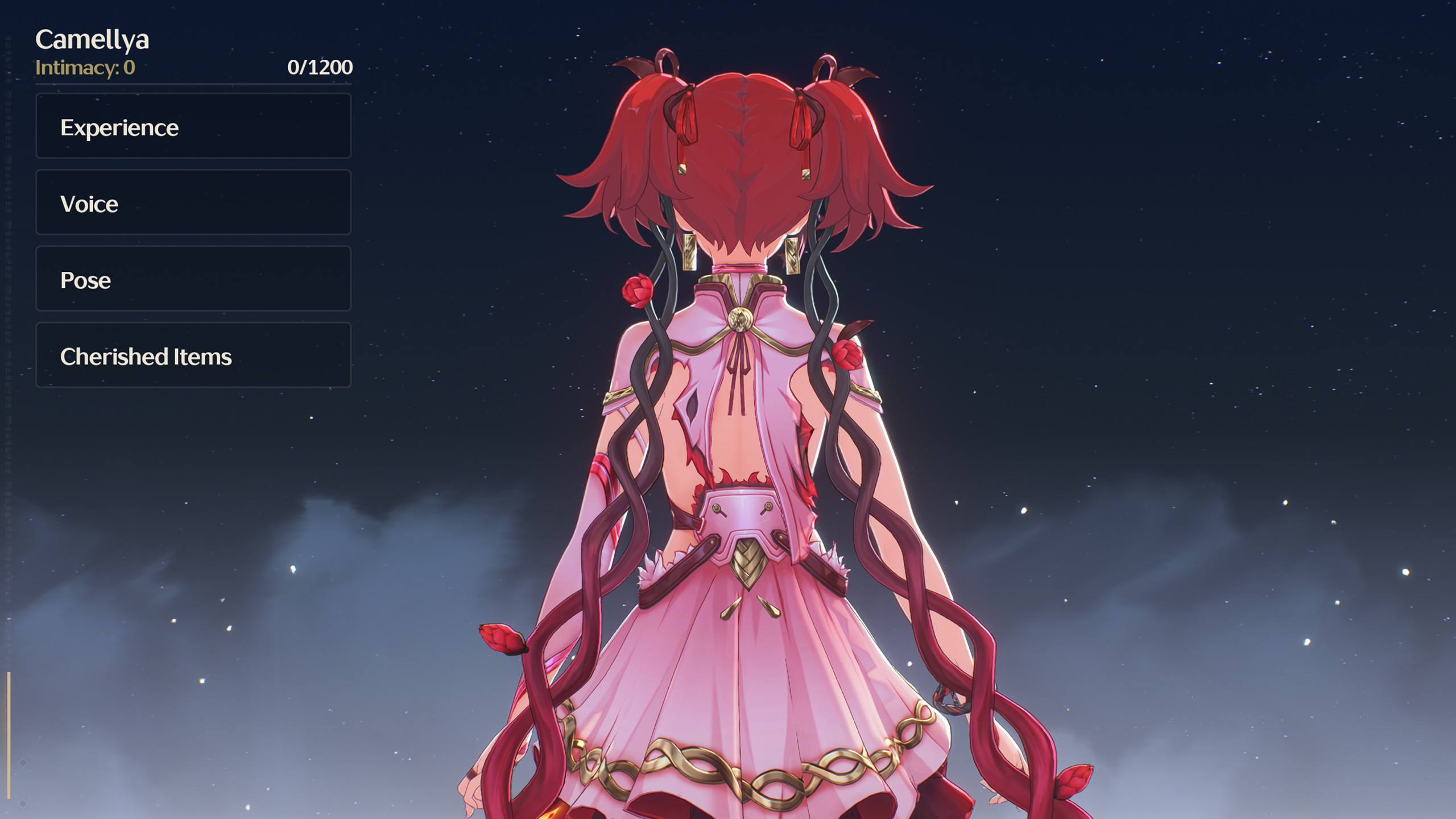This screenshot has height=819, width=1456.
Task: Click the lower diamond marker near the scrollbar
Action: point(23,803)
